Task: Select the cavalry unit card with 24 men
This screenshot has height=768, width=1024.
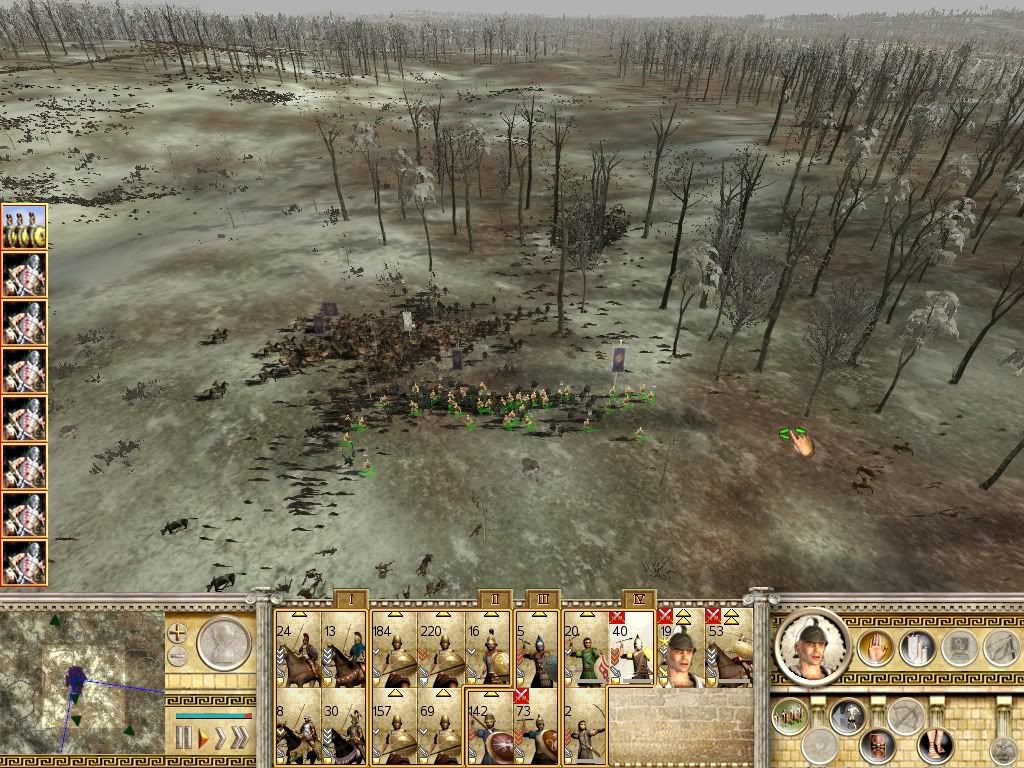Action: 297,647
